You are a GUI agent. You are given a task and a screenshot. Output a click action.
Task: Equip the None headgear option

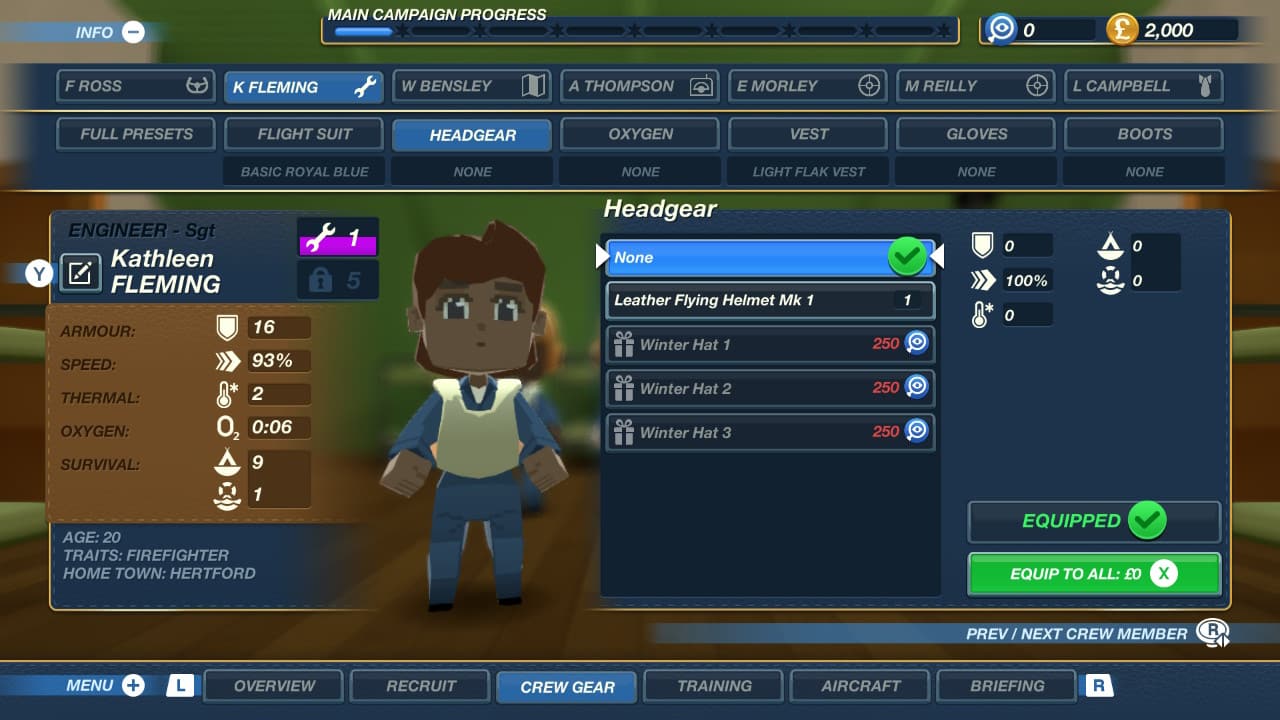point(770,257)
